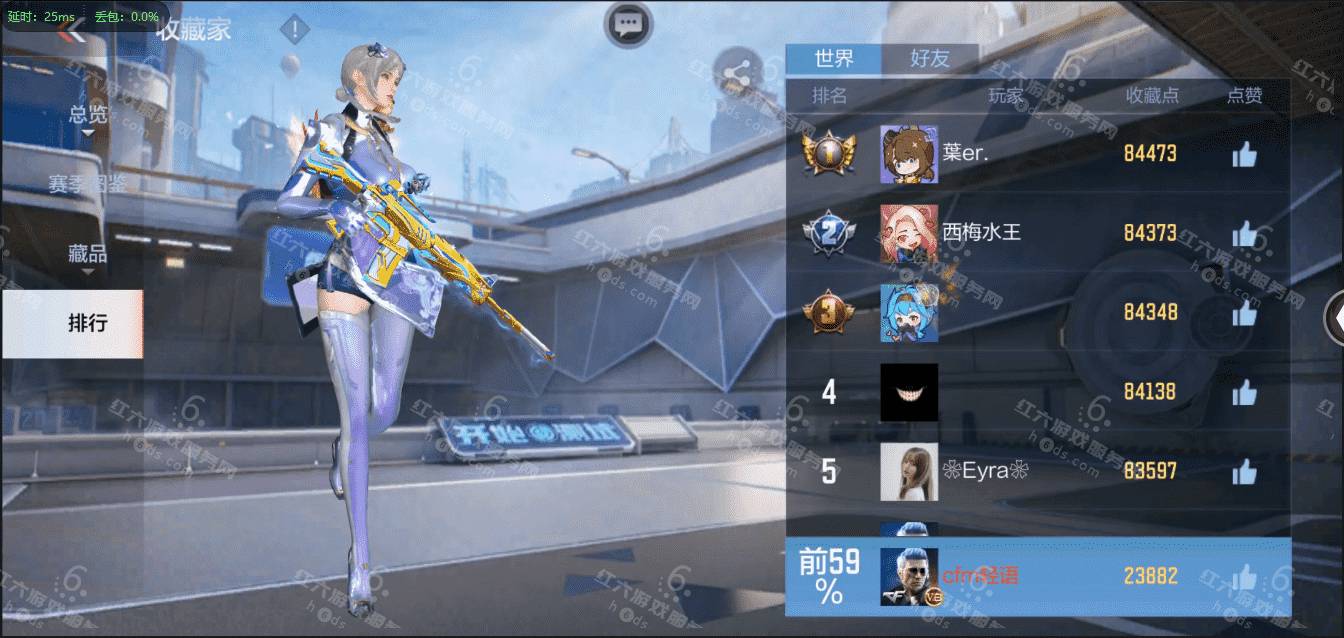This screenshot has width=1344, height=638.
Task: Expand the right edge arrow panel
Action: click(x=1335, y=318)
